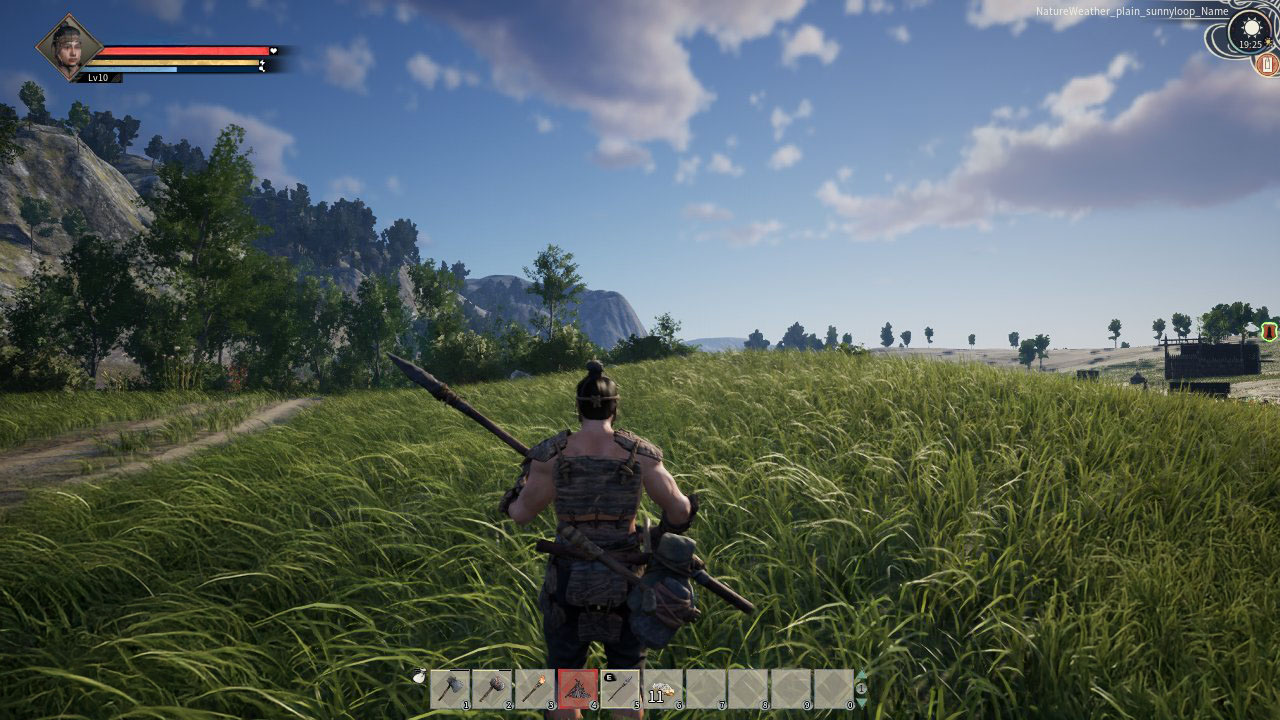Select the red highlighted campfire slot
Screen dimensions: 1280x720
click(577, 689)
